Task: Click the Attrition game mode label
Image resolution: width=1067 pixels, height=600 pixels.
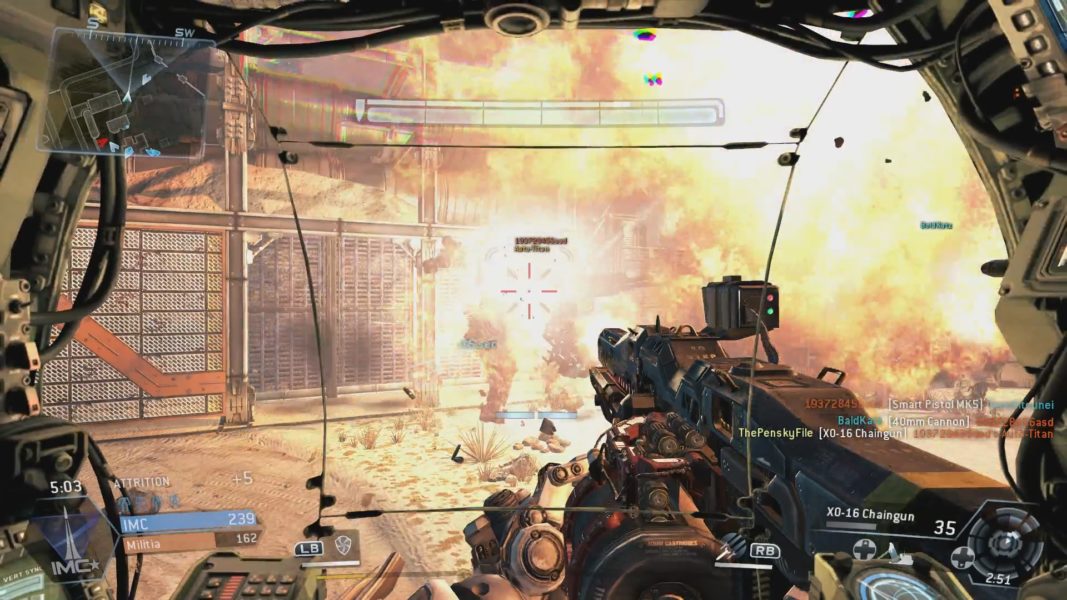Action: (x=142, y=482)
